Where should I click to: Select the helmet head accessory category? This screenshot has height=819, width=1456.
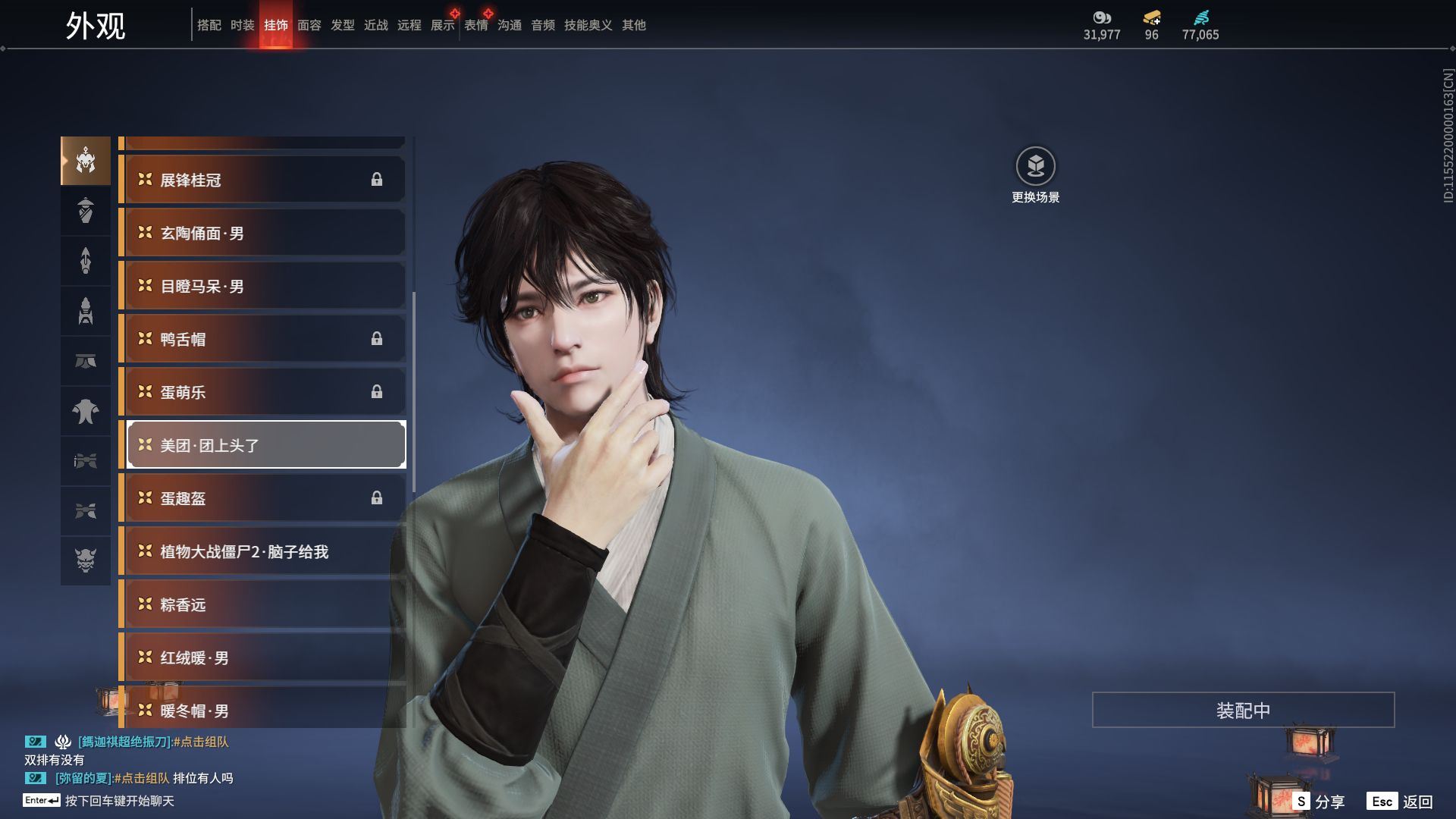86,161
